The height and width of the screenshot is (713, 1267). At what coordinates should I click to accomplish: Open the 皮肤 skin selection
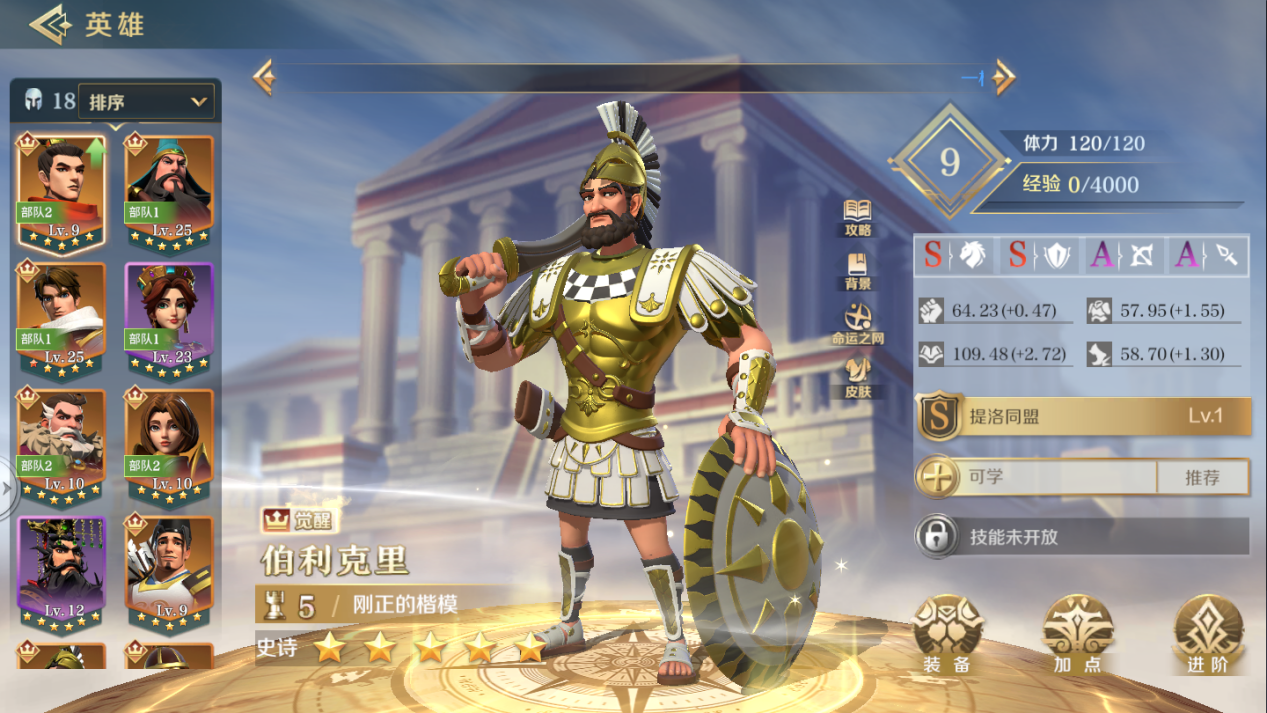pos(857,378)
